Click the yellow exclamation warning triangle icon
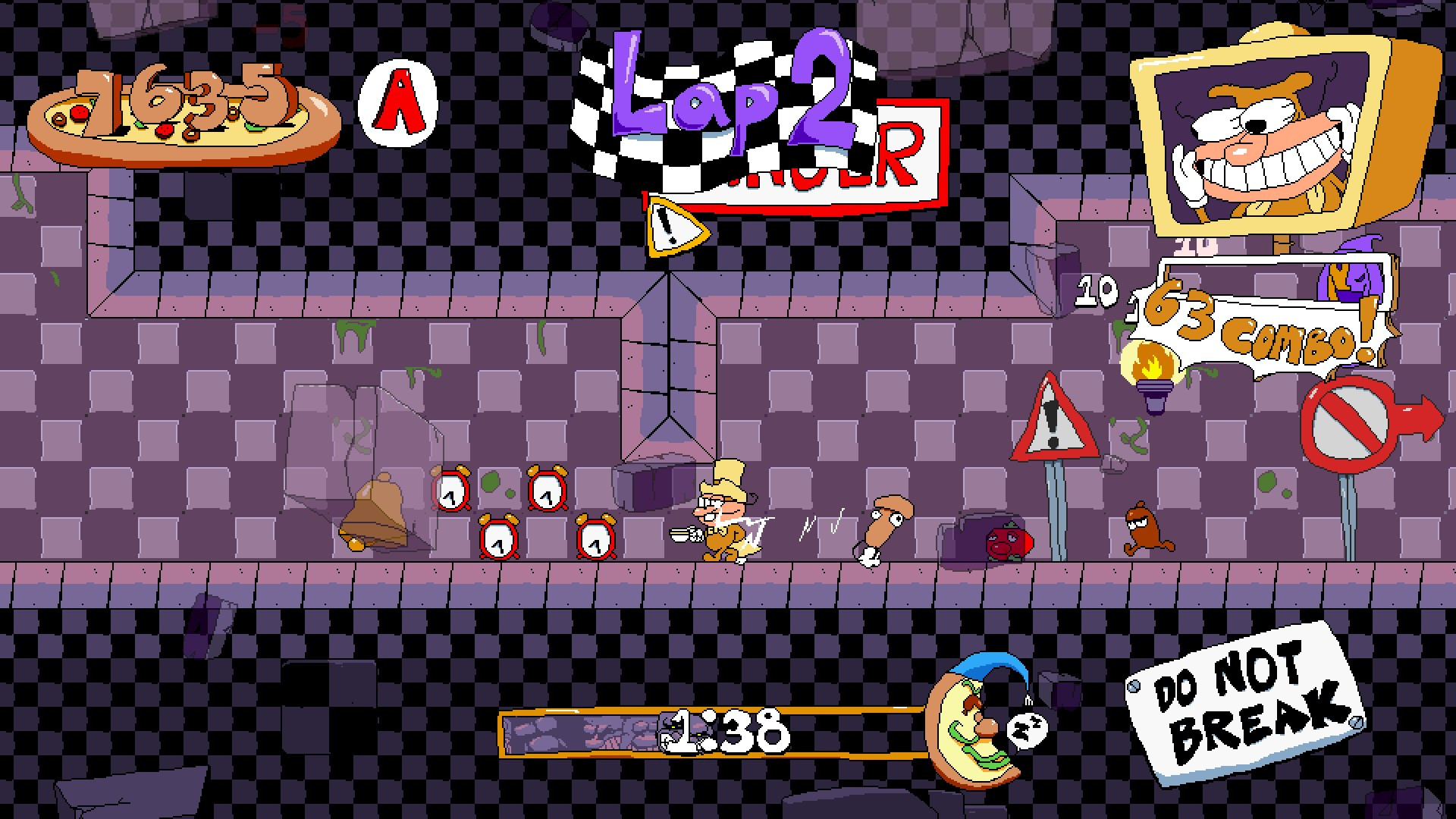The width and height of the screenshot is (1456, 819). (668, 228)
